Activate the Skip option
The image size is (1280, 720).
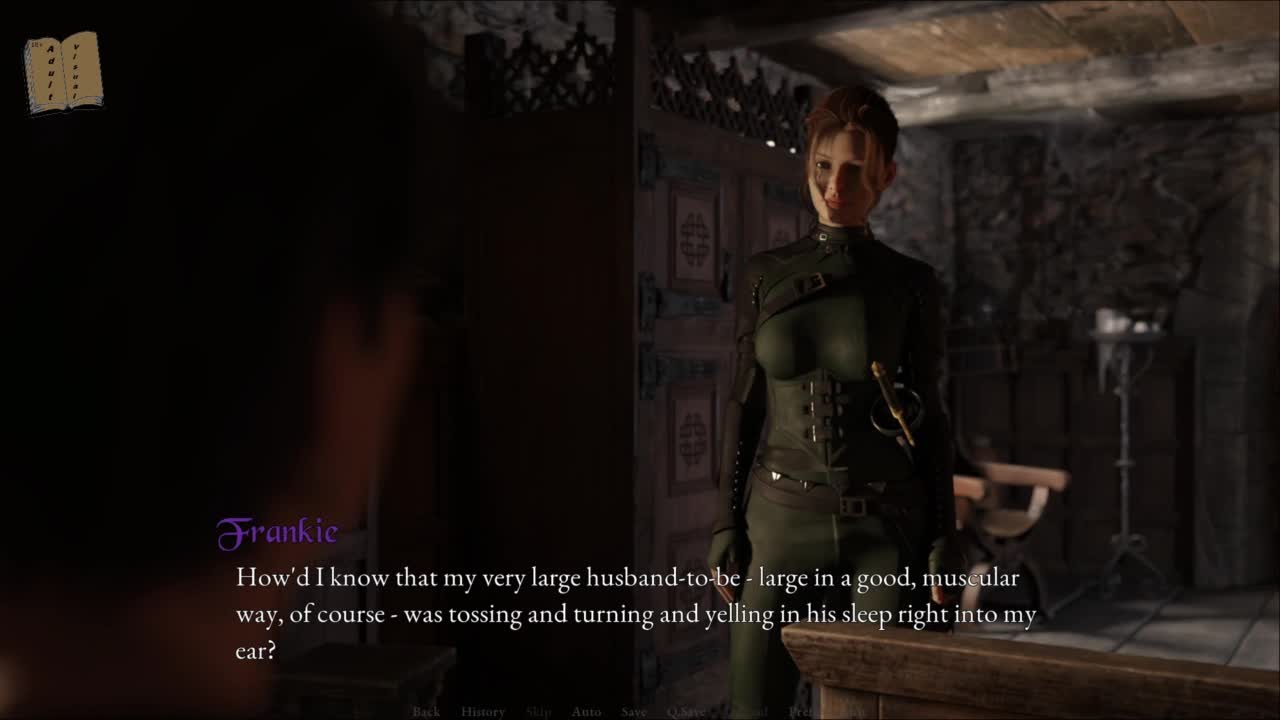pos(538,712)
